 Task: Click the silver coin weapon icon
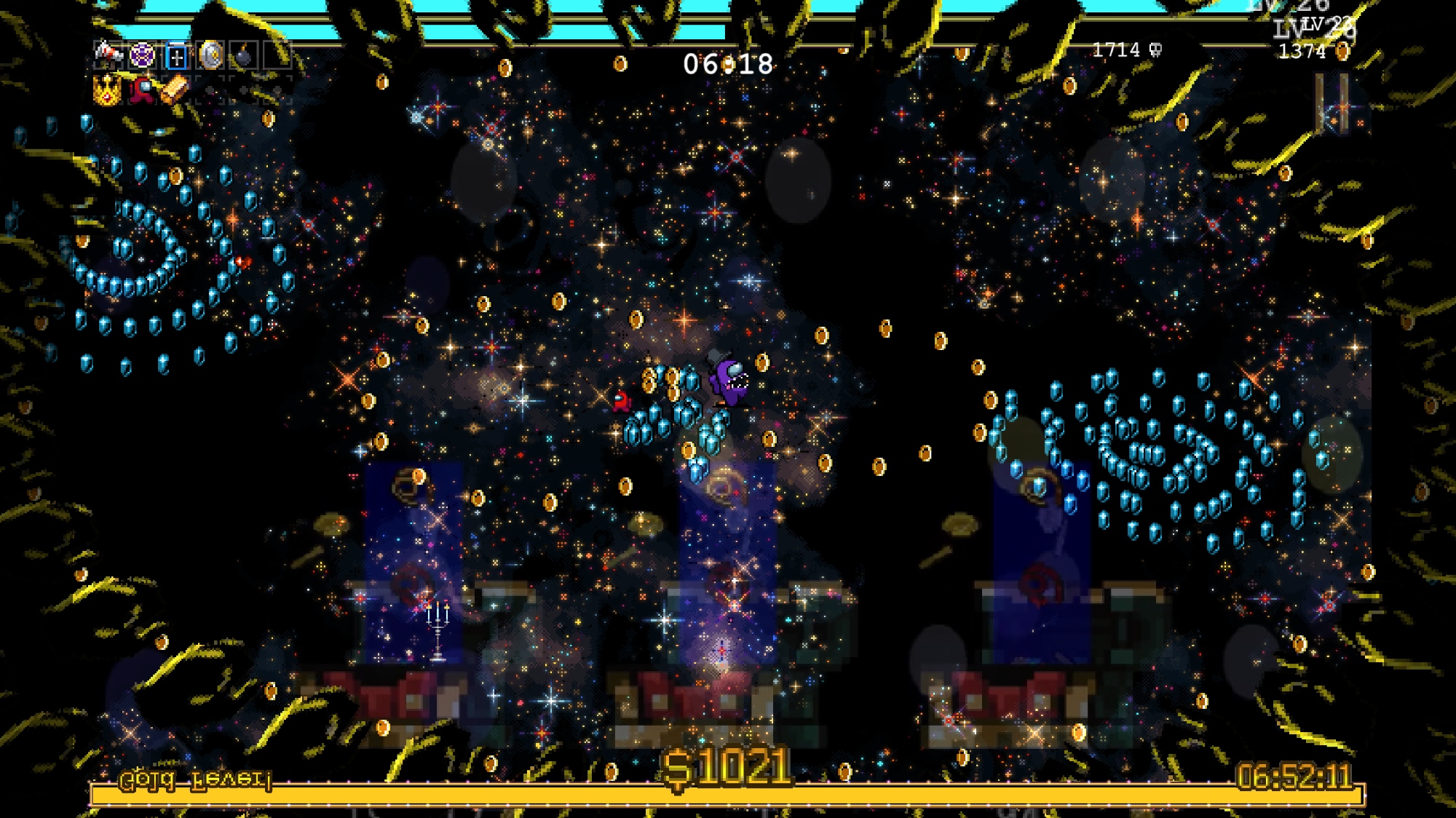210,55
